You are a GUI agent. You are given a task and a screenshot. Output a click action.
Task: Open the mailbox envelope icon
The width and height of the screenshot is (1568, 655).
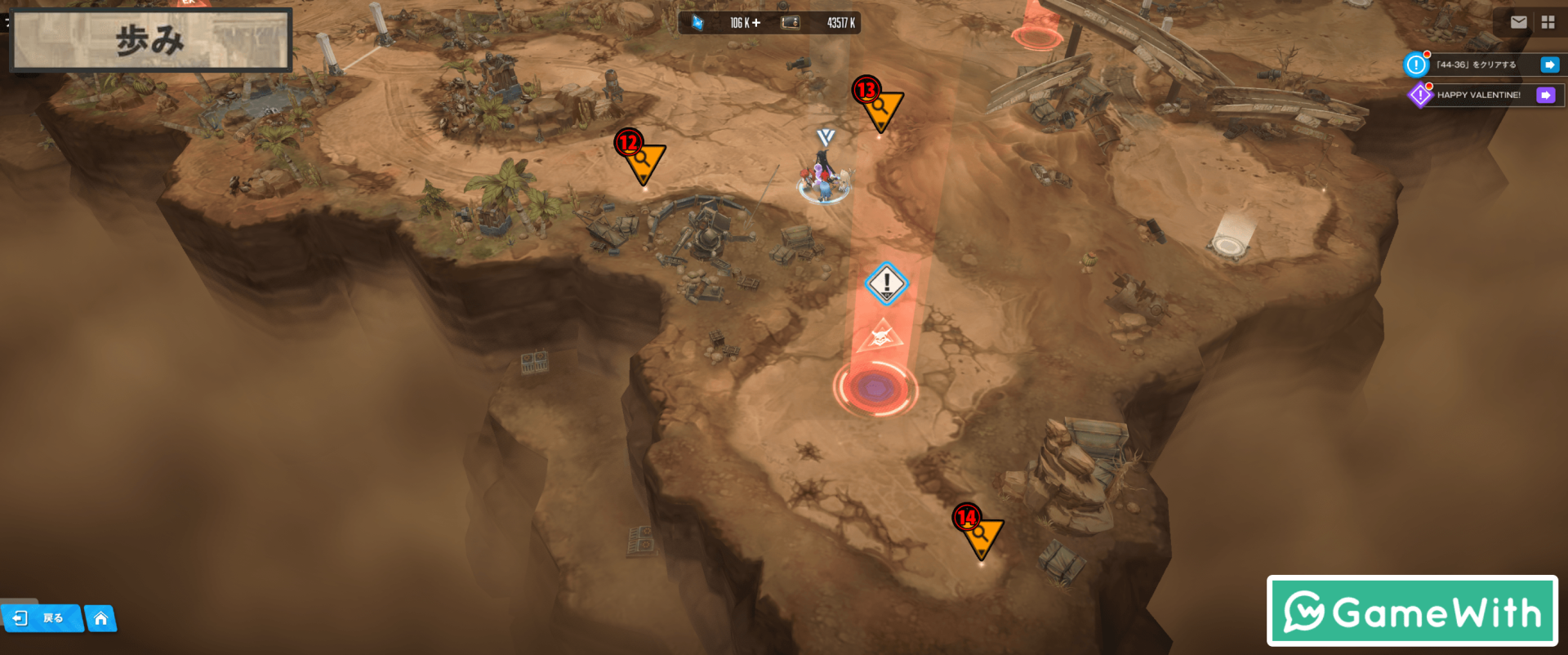(x=1518, y=22)
